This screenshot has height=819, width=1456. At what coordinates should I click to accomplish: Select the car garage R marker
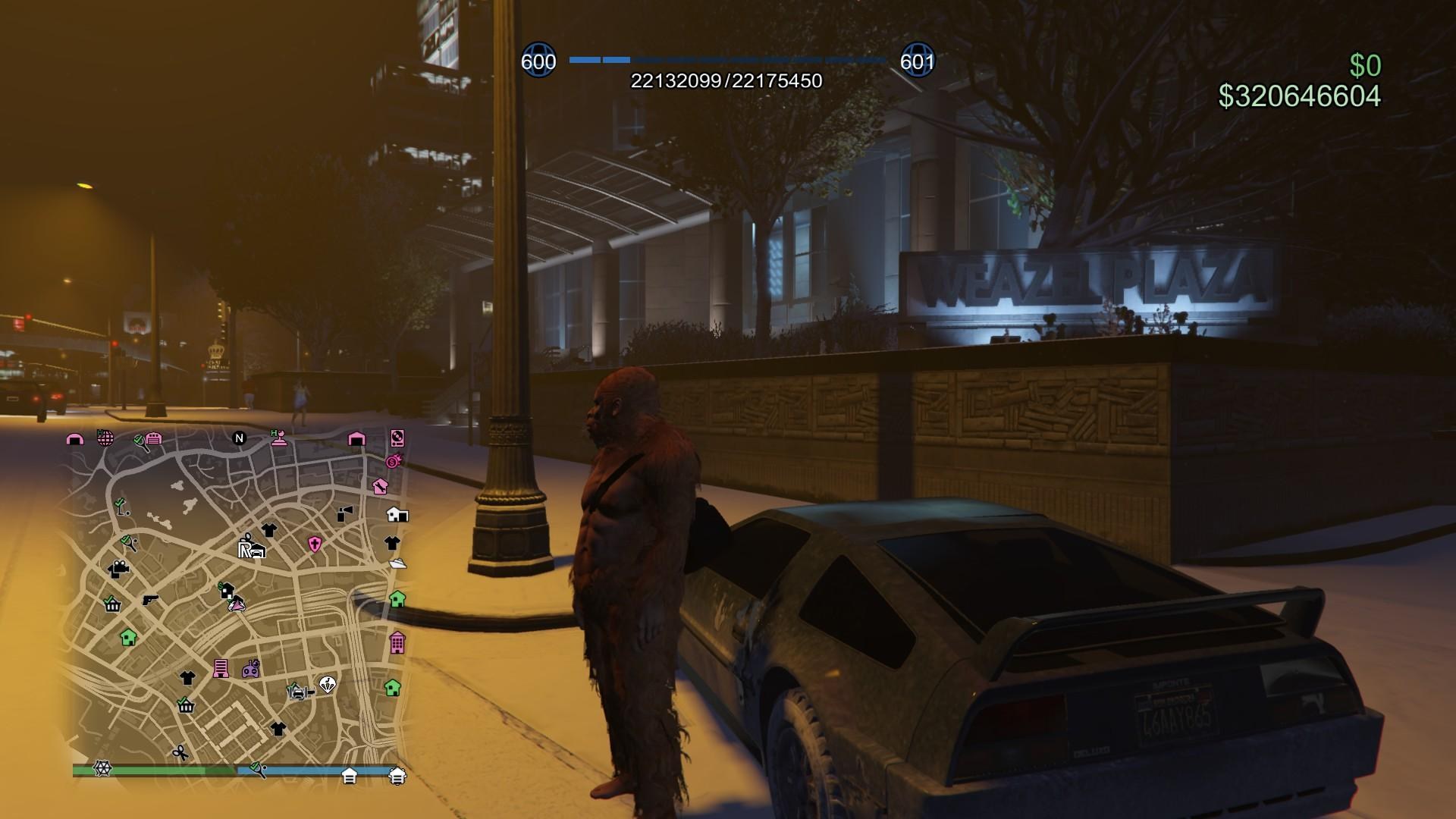[251, 548]
